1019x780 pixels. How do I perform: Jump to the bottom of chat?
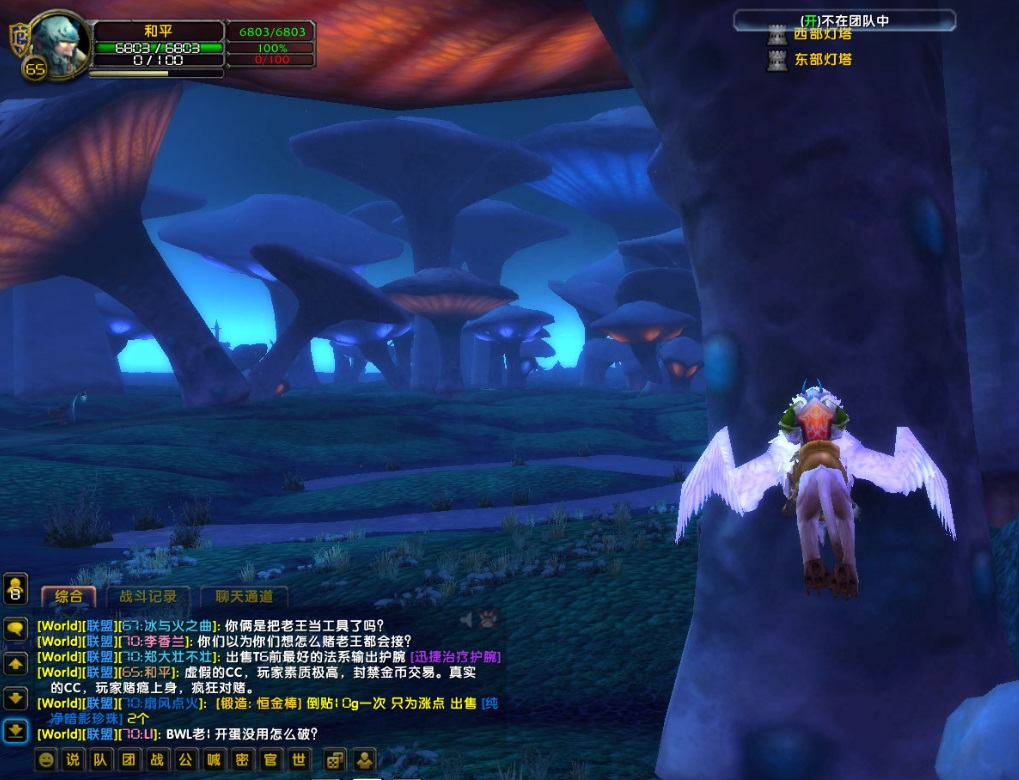point(15,731)
